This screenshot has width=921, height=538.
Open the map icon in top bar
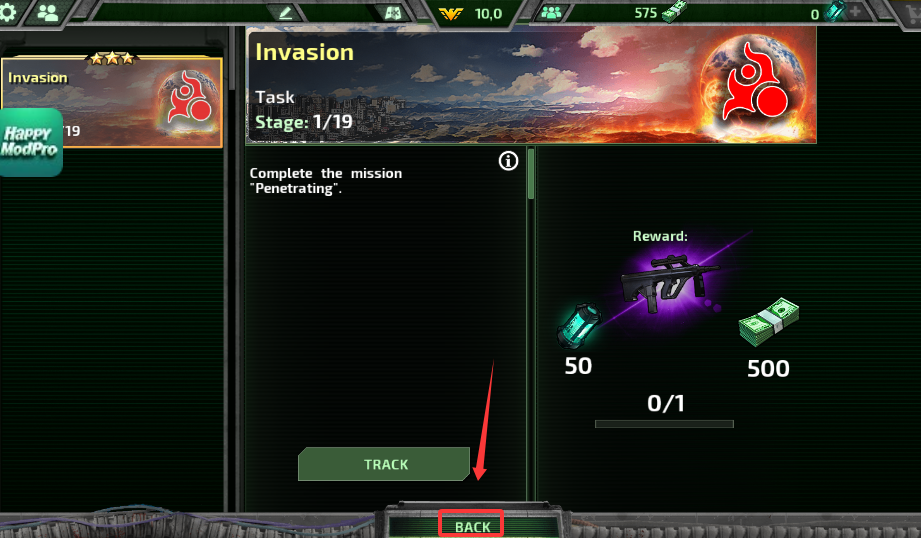[x=392, y=13]
